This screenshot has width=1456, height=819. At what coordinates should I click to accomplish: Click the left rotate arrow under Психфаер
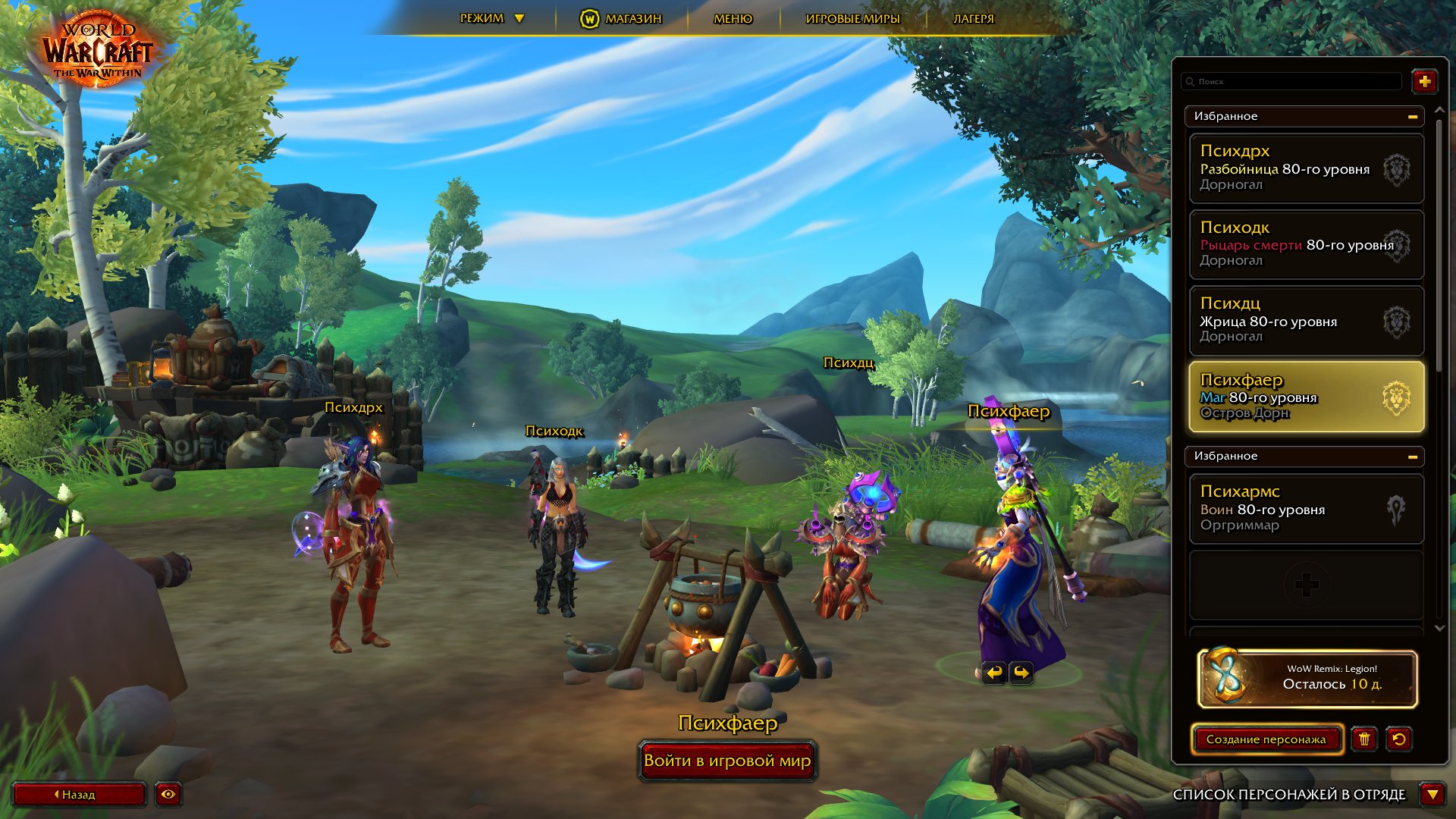point(994,672)
